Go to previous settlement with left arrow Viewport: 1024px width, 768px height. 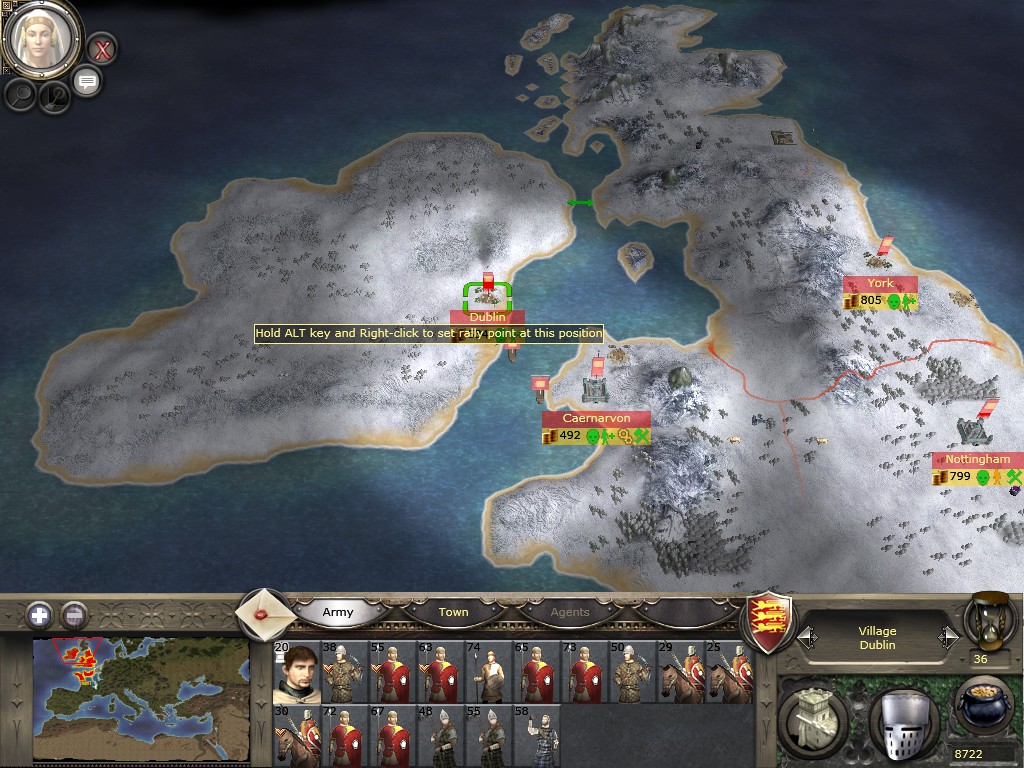click(x=808, y=637)
